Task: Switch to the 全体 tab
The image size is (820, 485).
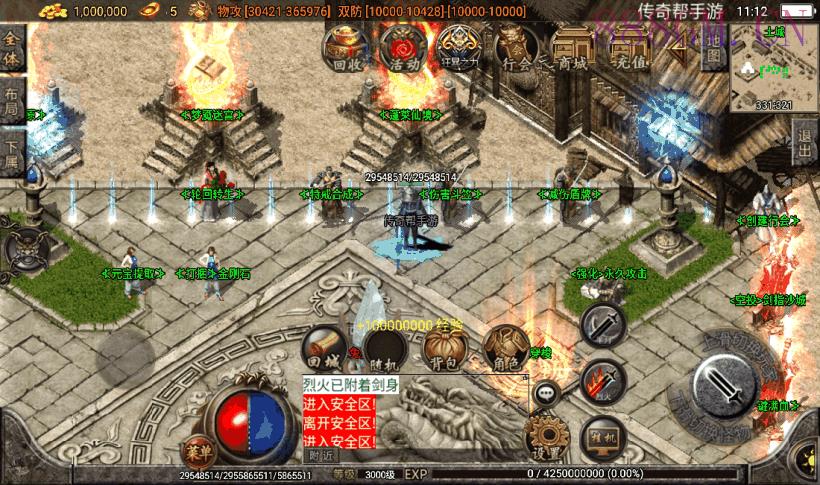Action: pyautogui.click(x=11, y=48)
